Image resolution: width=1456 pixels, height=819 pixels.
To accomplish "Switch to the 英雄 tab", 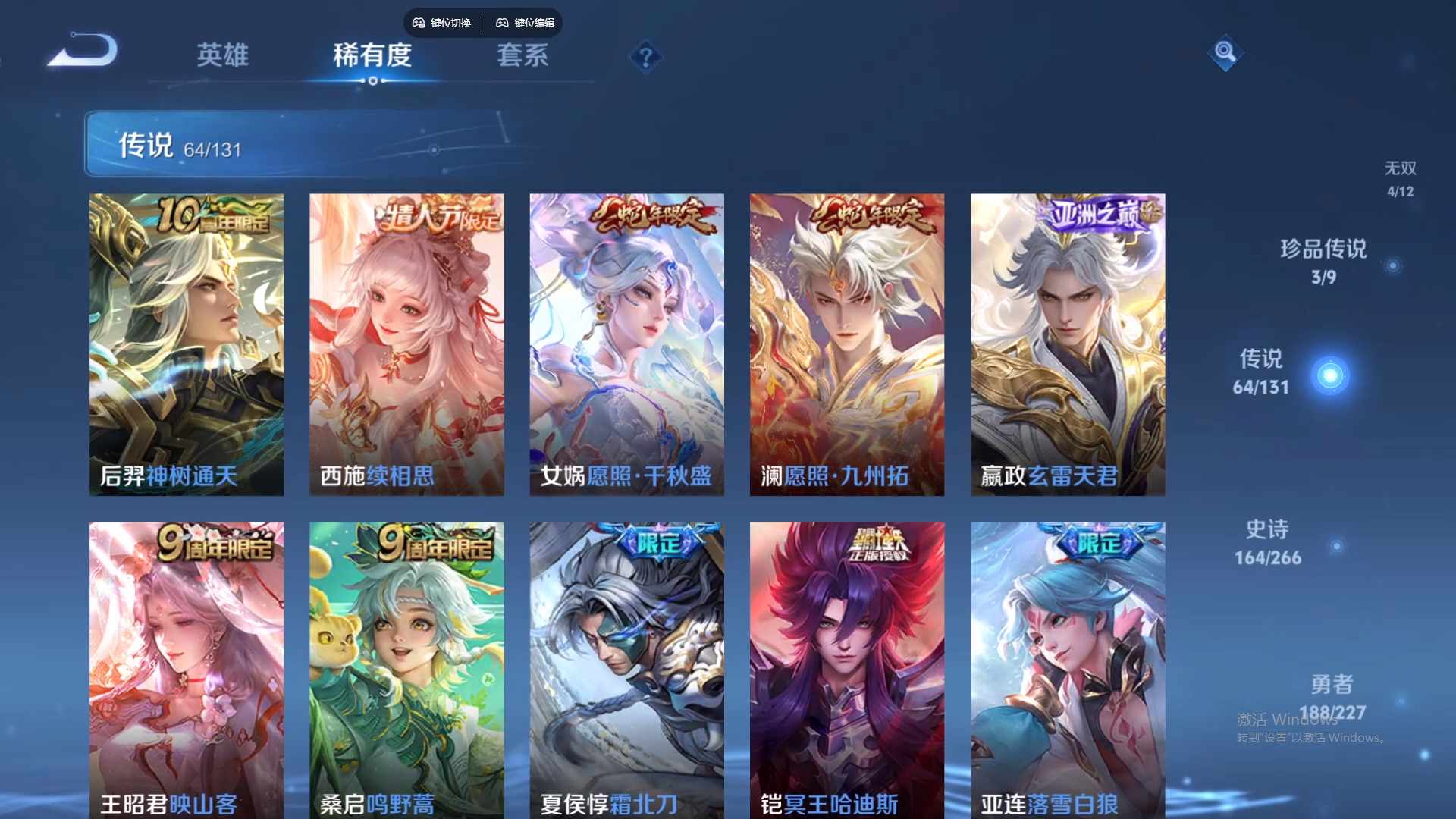I will (x=222, y=56).
